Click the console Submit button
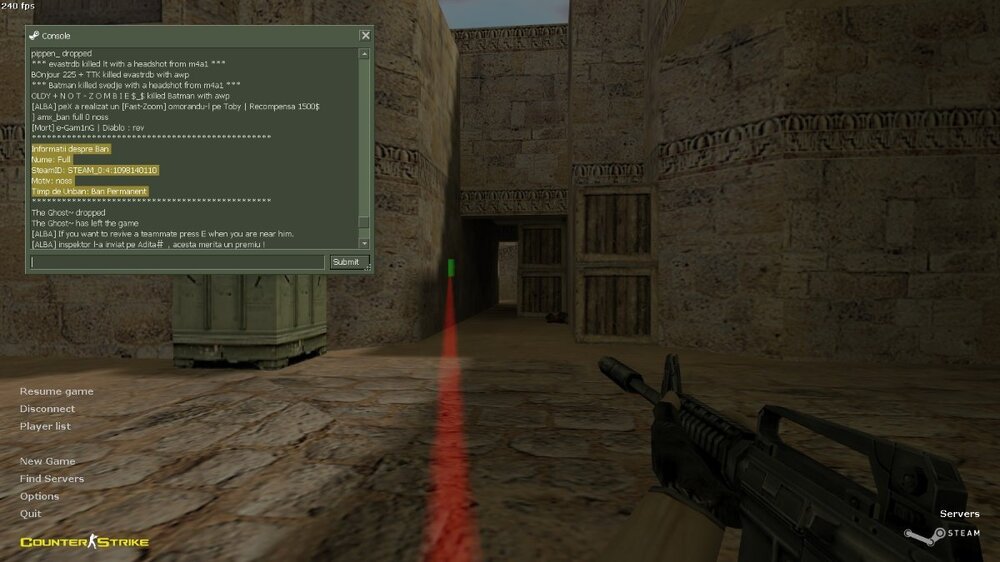 pos(344,262)
